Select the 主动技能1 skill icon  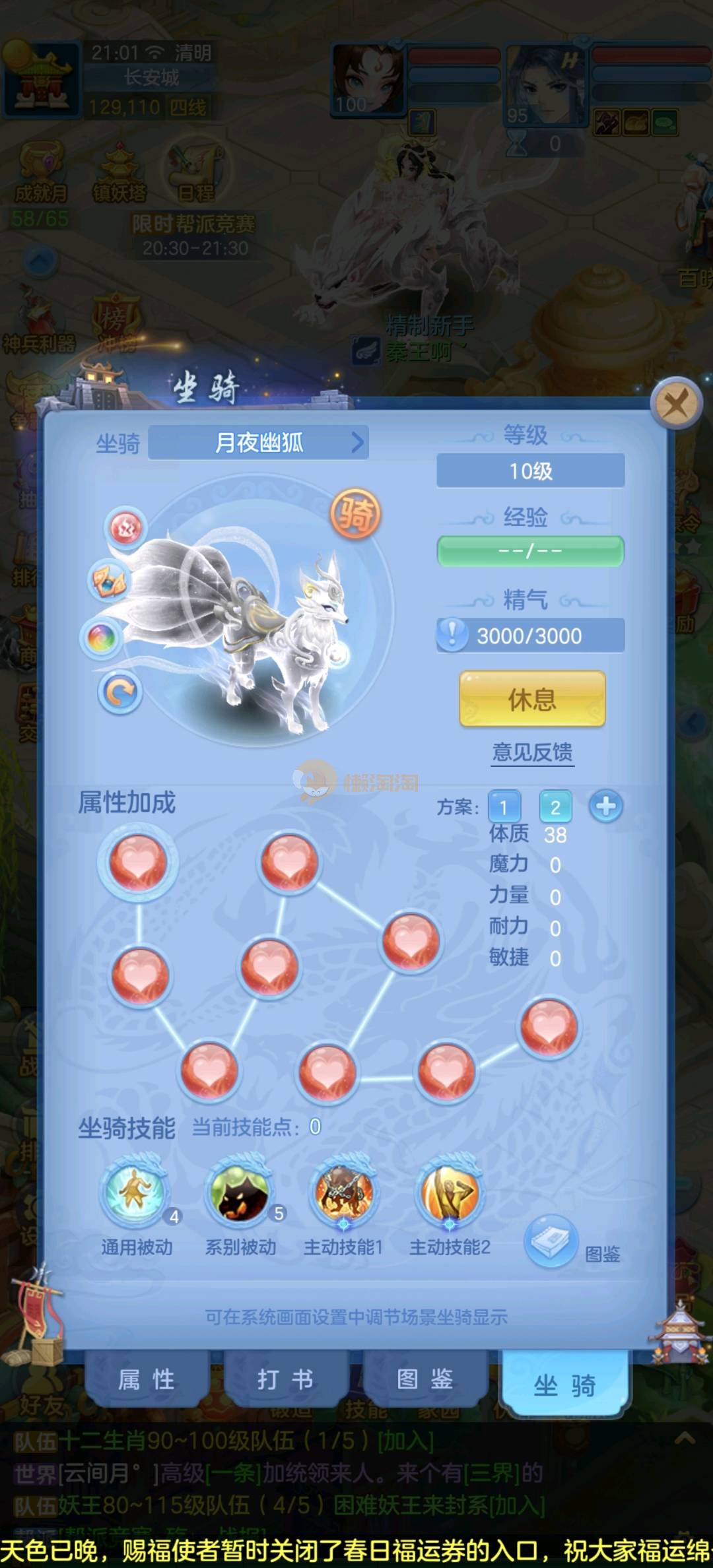point(343,1193)
